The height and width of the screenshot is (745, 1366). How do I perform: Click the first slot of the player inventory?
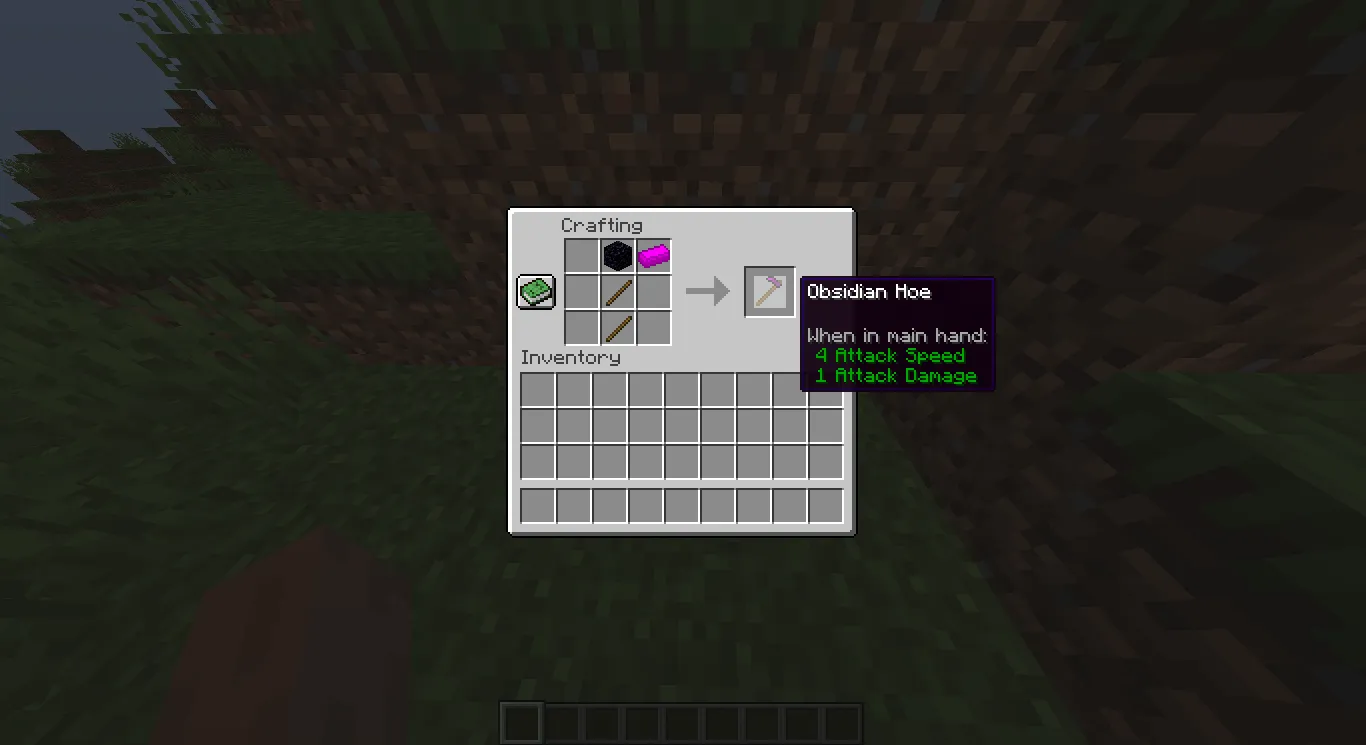pos(535,387)
